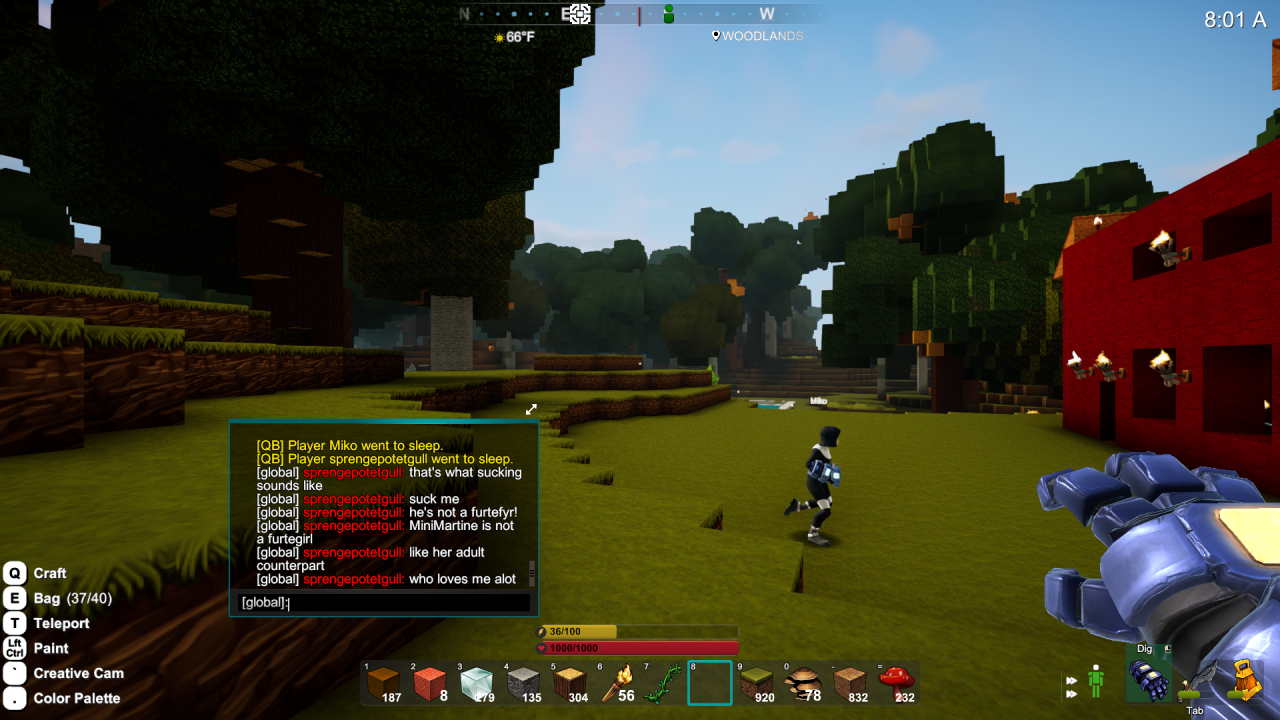The height and width of the screenshot is (720, 1280).
Task: Click the chat input field
Action: 384,603
